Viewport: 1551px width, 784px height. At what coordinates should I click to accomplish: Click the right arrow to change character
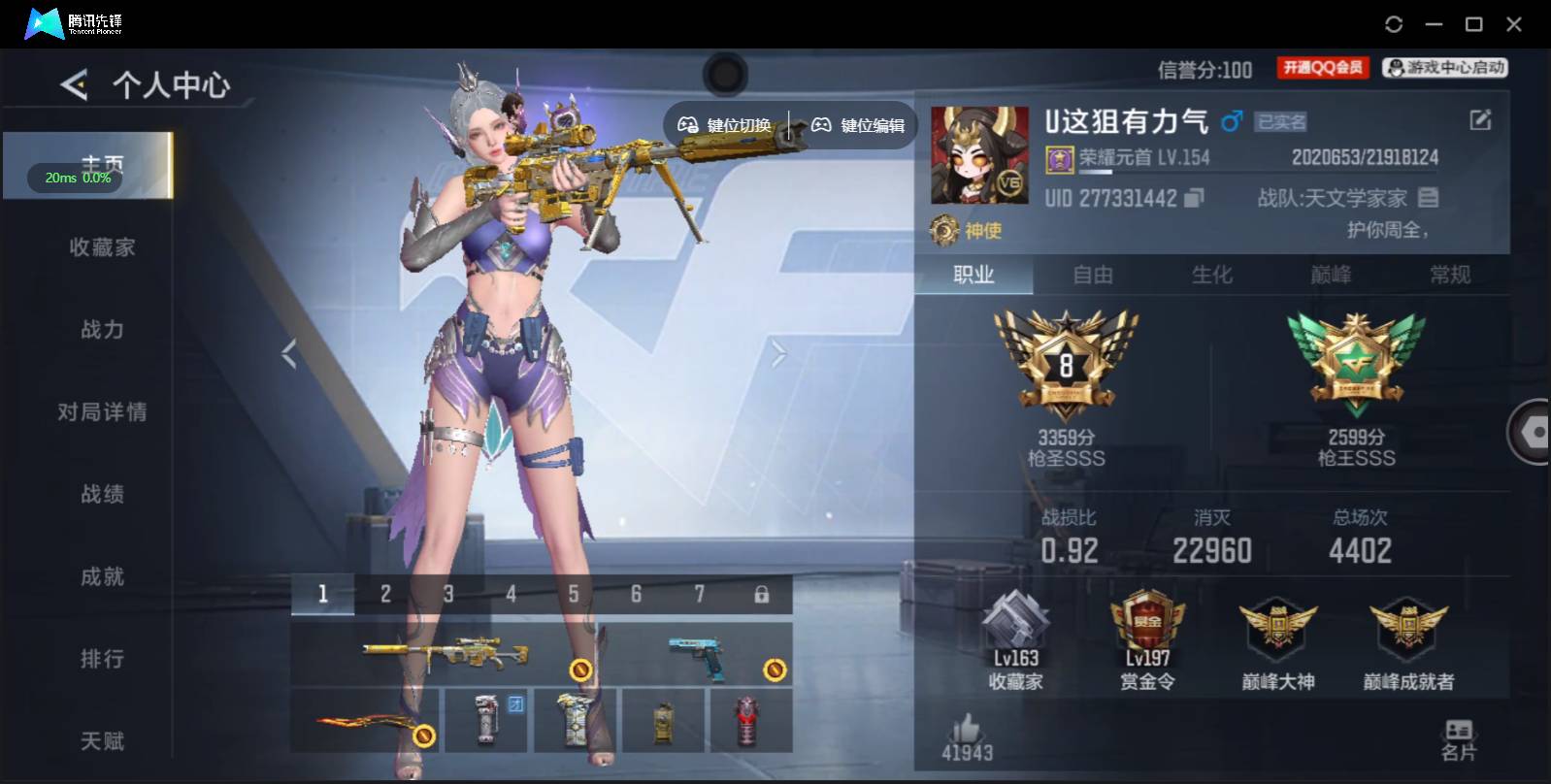coord(776,352)
